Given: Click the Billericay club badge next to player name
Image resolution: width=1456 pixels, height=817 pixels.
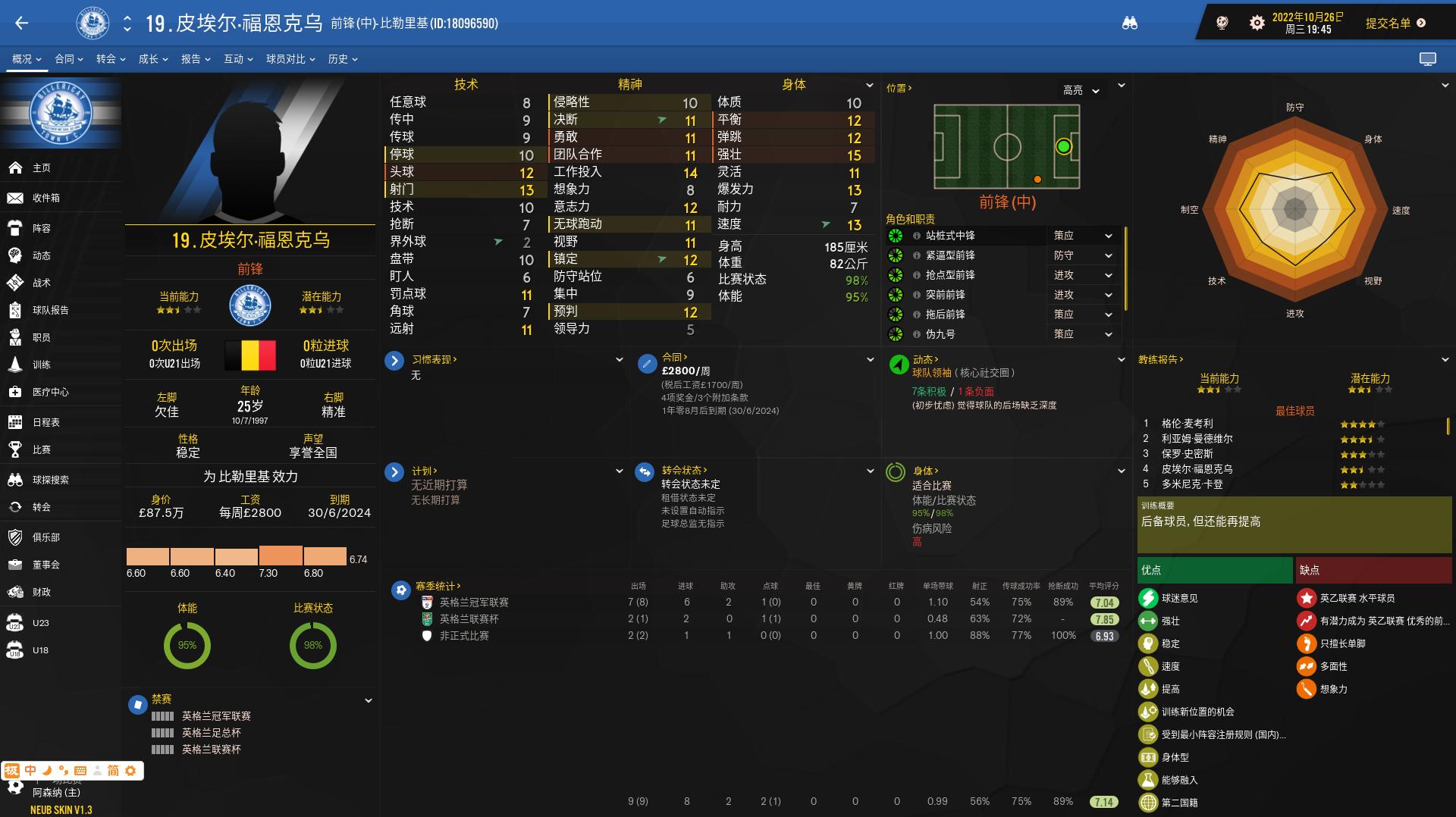Looking at the screenshot, I should tap(93, 23).
